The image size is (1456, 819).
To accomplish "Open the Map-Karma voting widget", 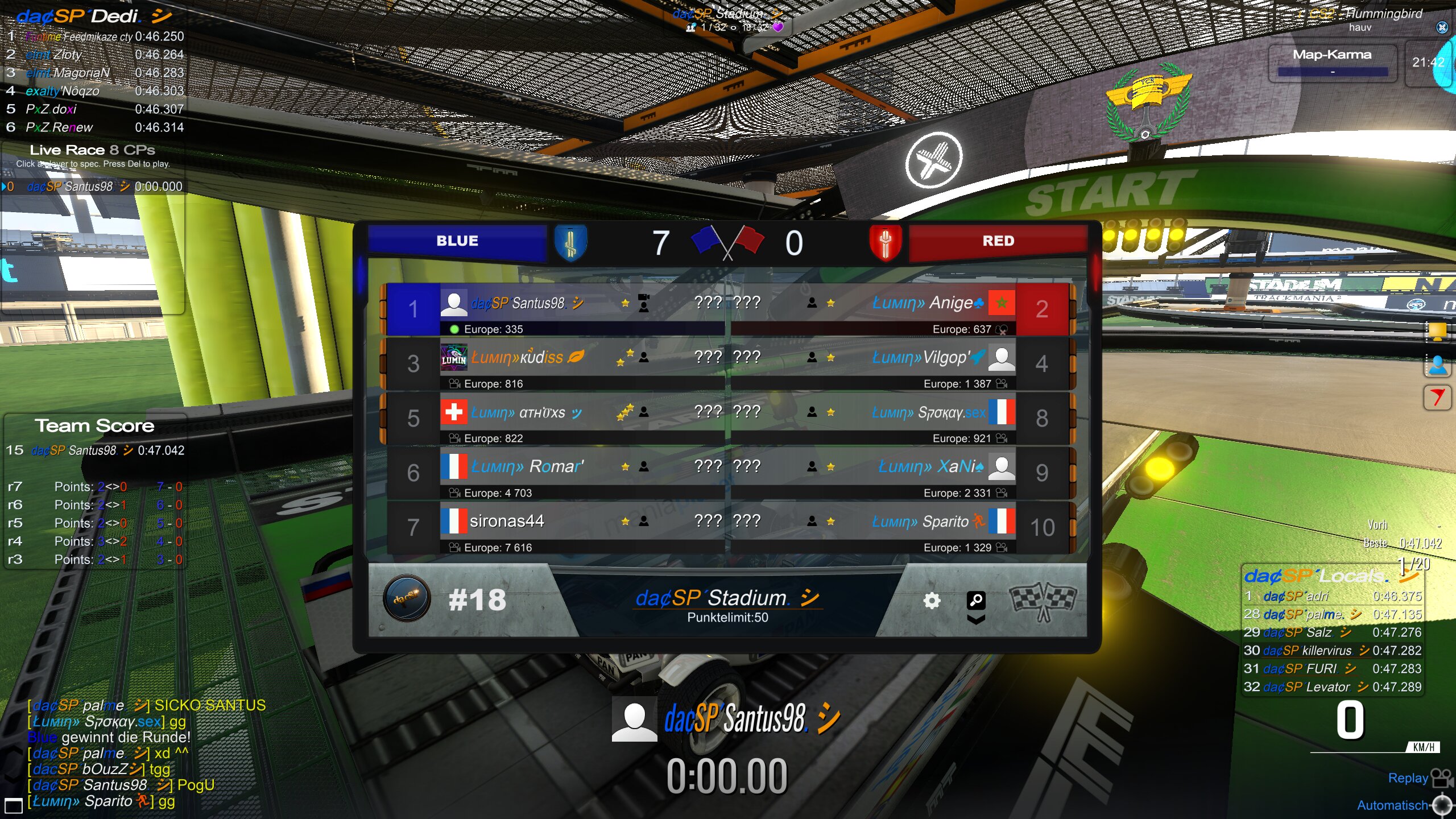I will click(1332, 62).
